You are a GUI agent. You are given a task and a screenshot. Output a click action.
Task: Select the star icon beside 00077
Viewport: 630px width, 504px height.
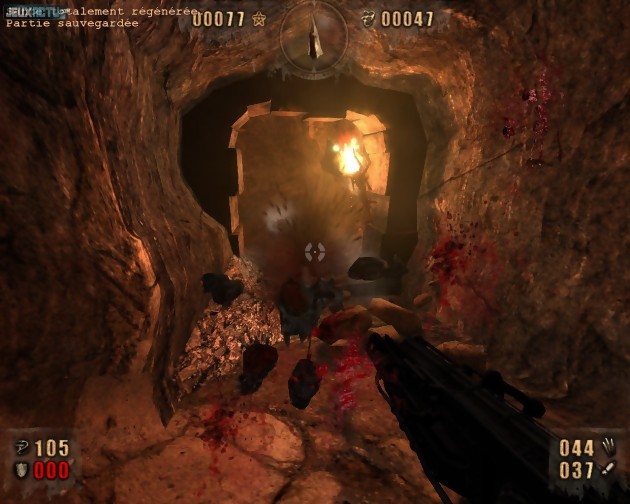(x=259, y=18)
